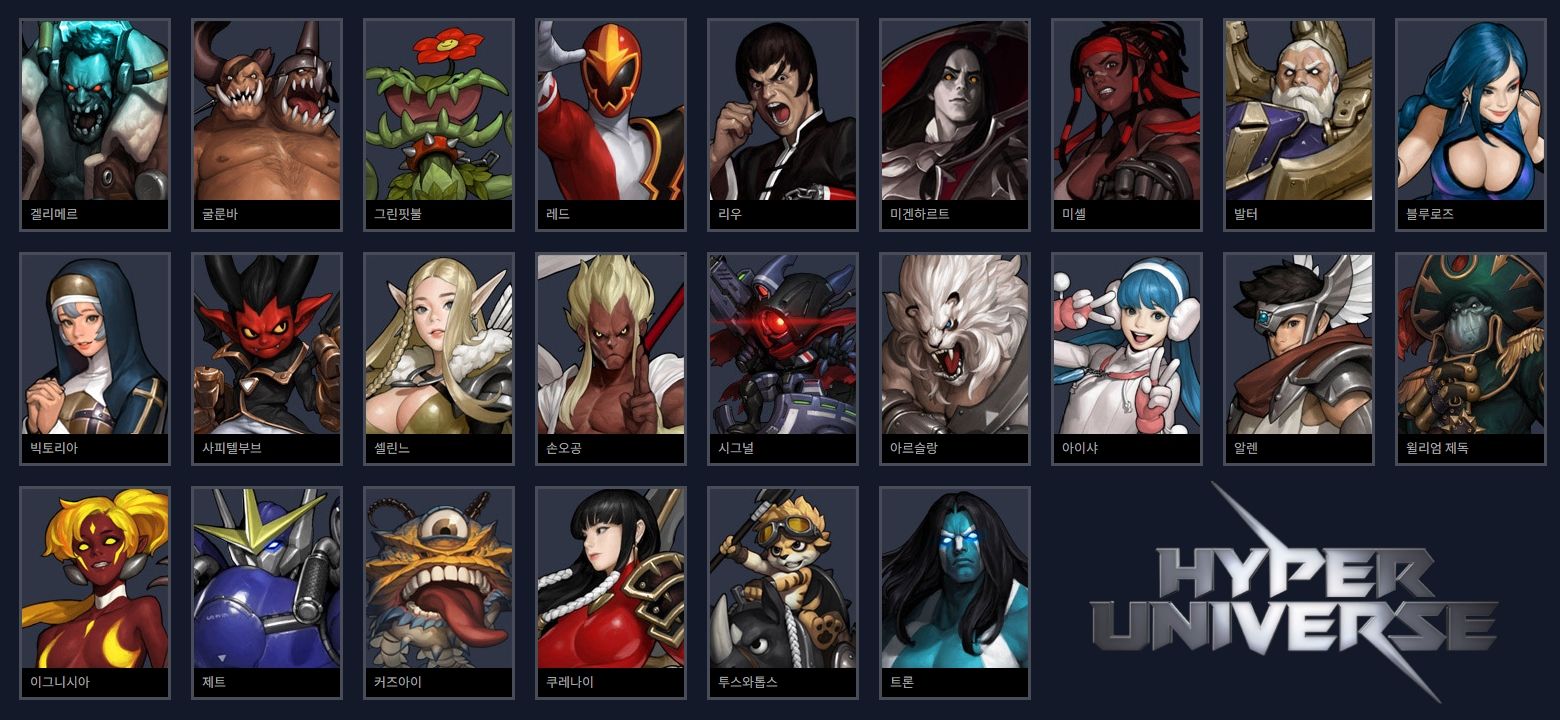1560x720 pixels.
Task: Select the 겔리메르 character portrait
Action: pyautogui.click(x=95, y=120)
